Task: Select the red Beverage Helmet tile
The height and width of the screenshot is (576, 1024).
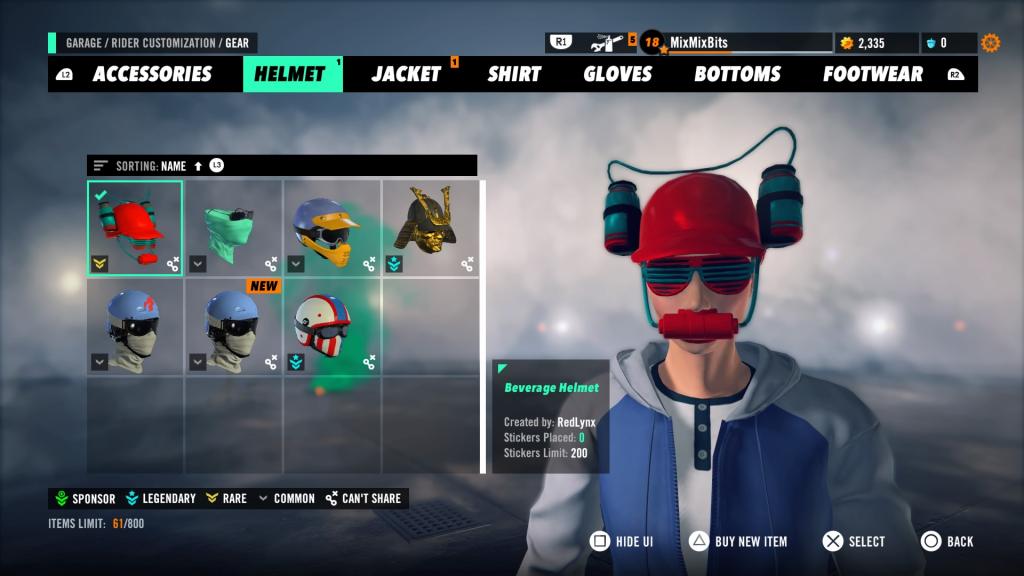Action: 135,228
